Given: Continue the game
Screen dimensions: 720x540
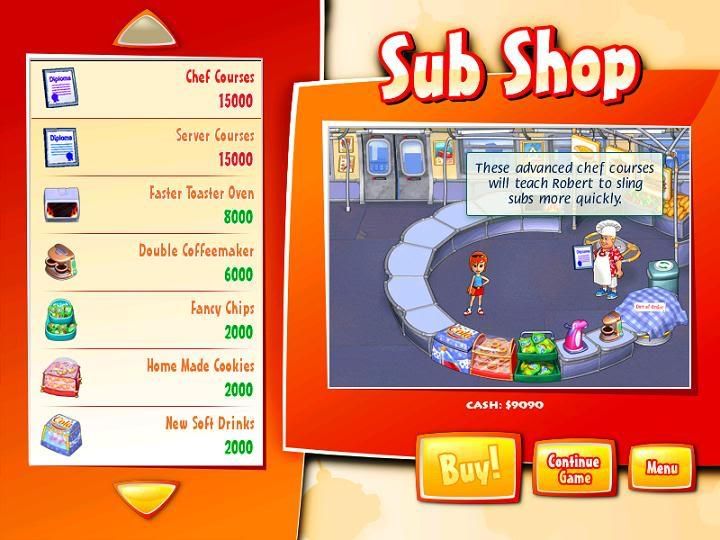Looking at the screenshot, I should pyautogui.click(x=573, y=469).
